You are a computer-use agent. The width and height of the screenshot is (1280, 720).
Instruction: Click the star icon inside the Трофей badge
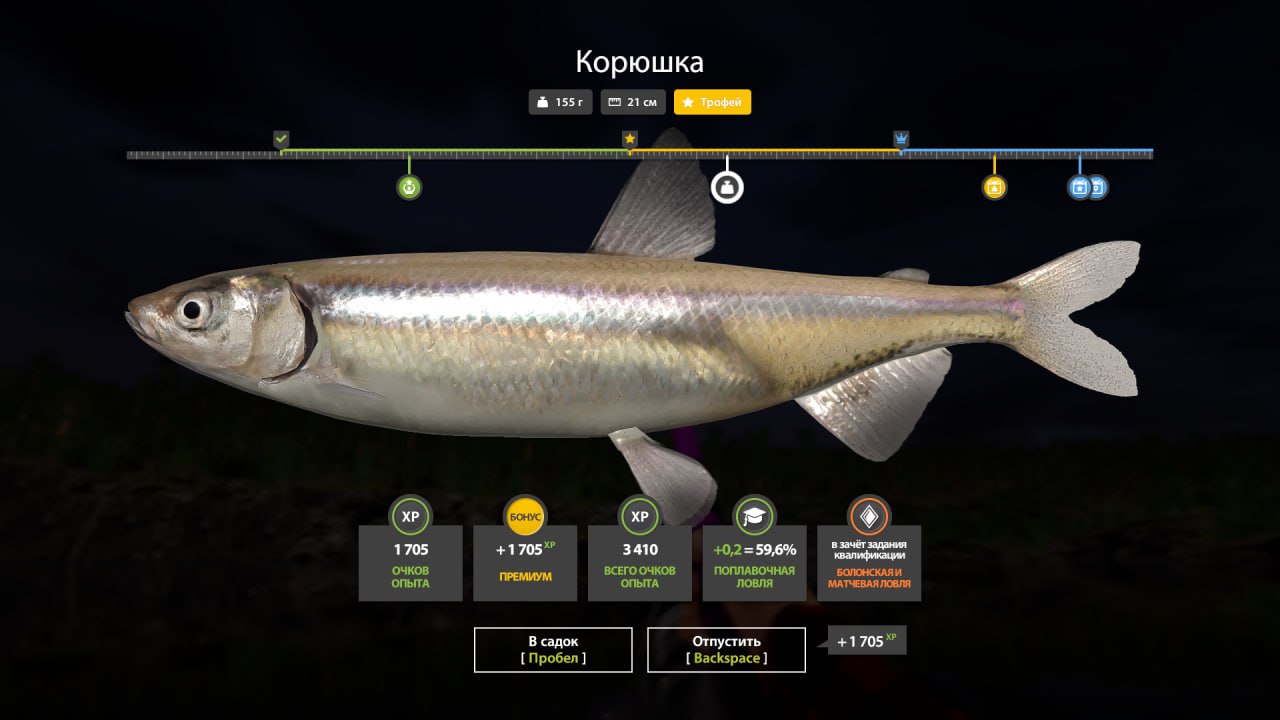687,102
